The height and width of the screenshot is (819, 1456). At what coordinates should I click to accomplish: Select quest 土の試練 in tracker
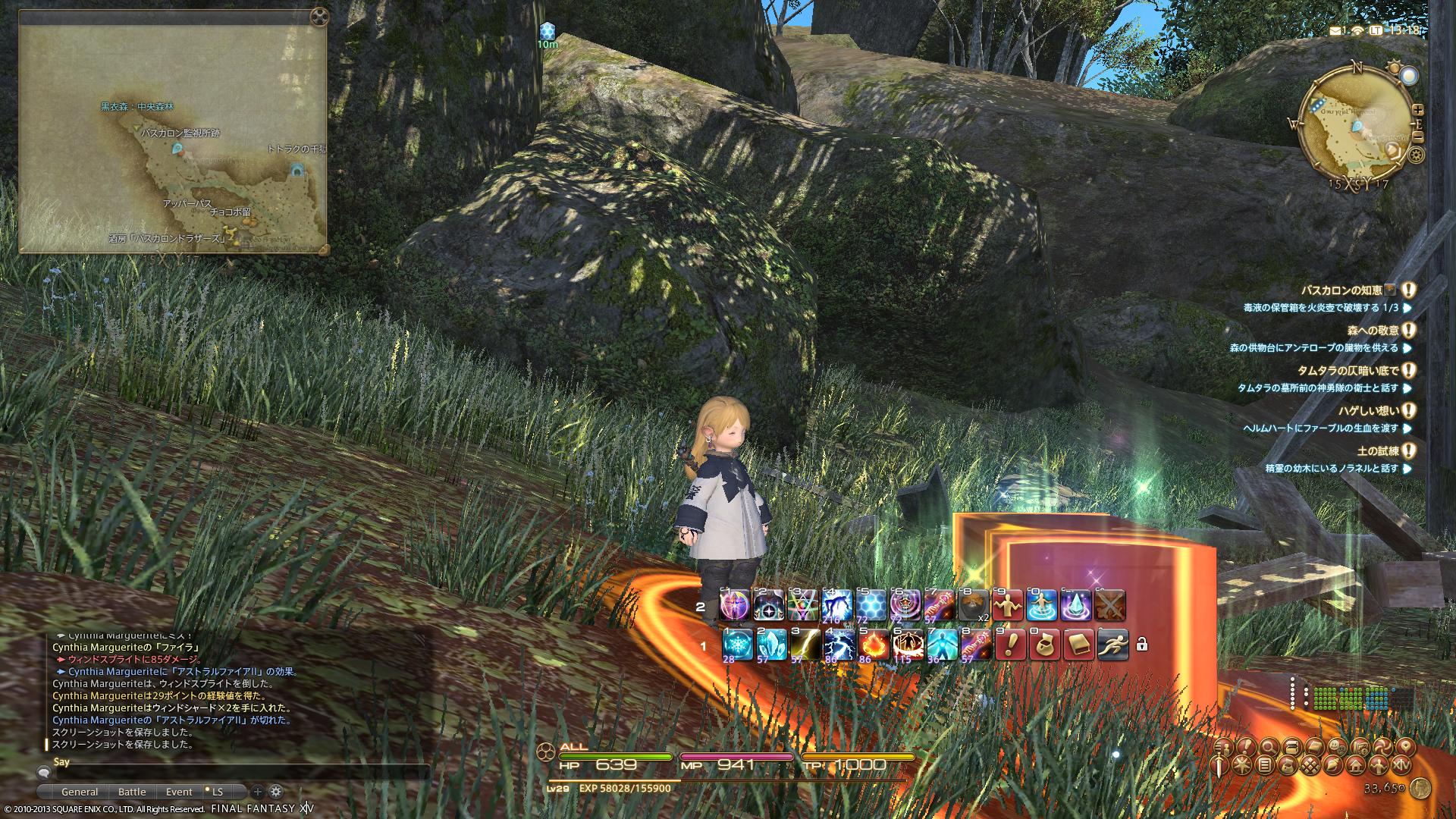coord(1377,451)
